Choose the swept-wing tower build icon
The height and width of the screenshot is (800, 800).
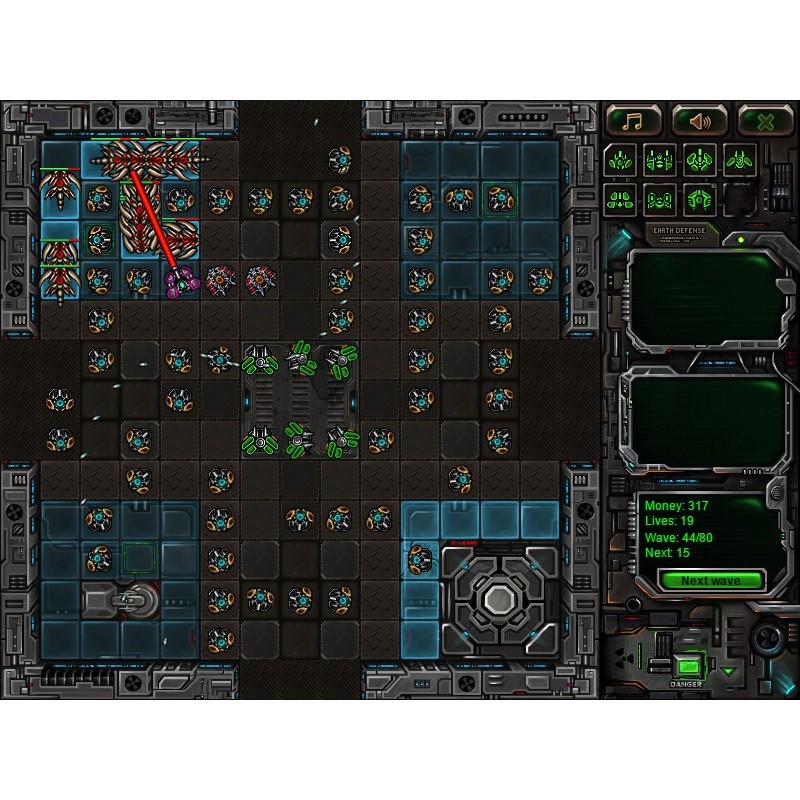pyautogui.click(x=739, y=159)
